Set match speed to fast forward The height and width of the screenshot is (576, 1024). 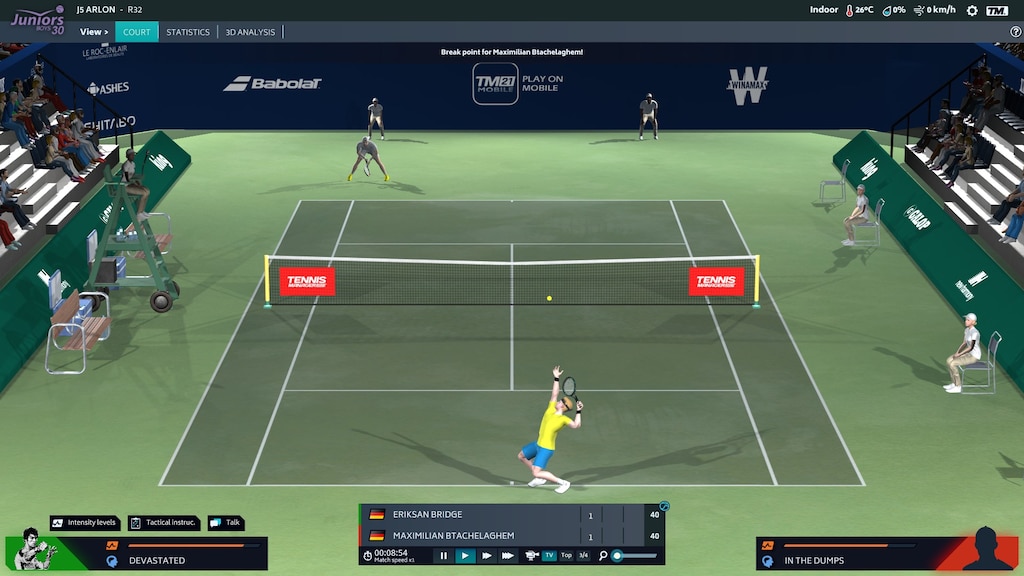[x=487, y=555]
